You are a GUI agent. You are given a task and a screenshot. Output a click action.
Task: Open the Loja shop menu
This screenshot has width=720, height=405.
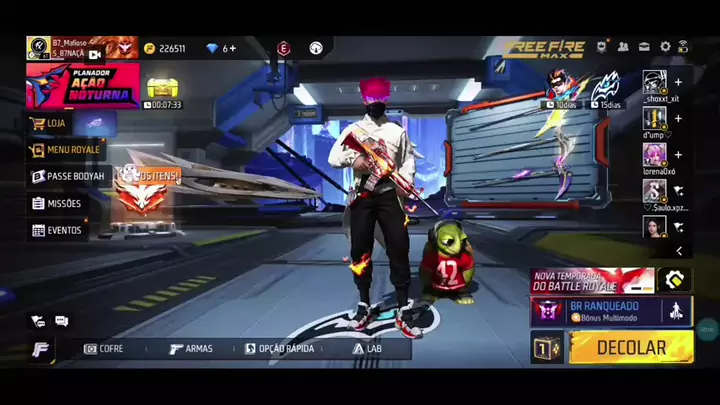55,123
